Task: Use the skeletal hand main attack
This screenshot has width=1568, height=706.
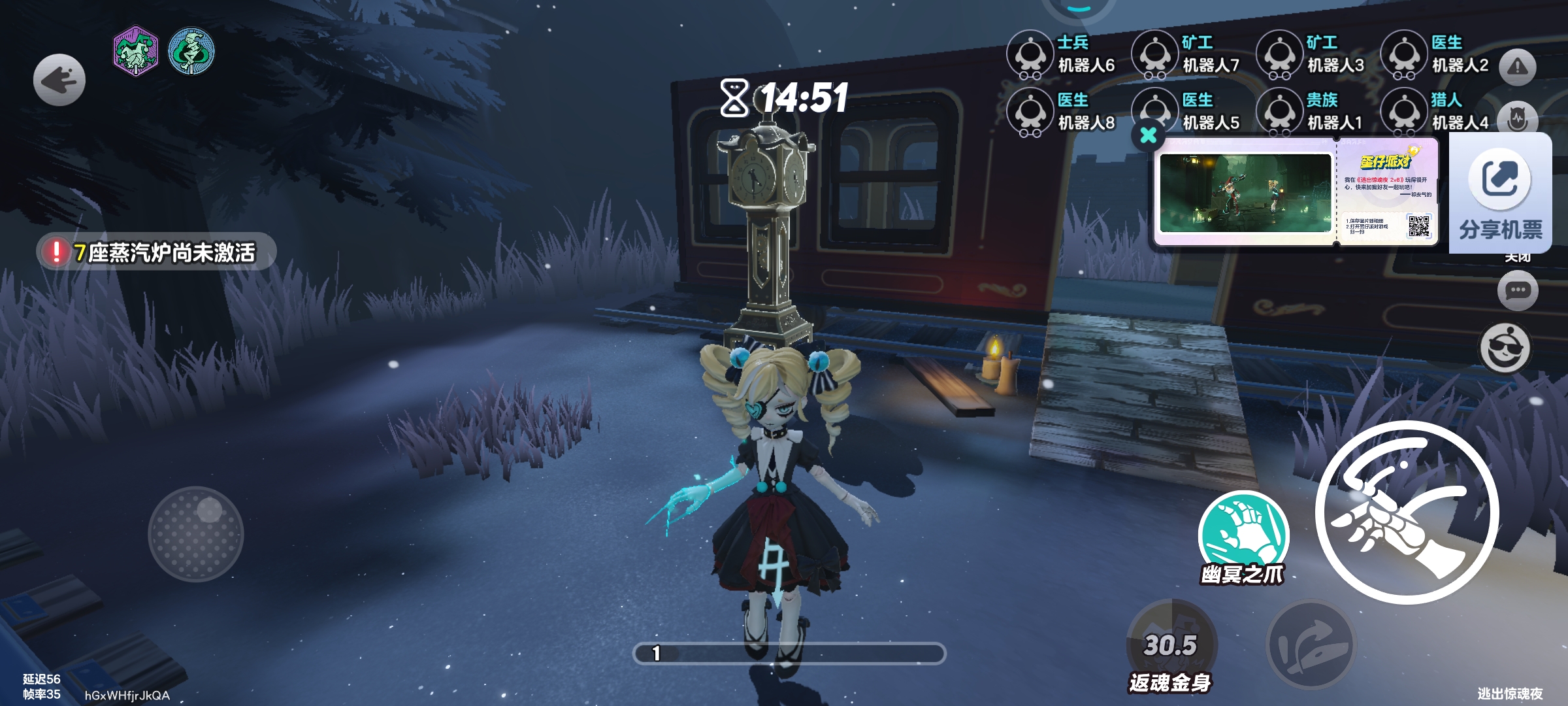Action: click(1407, 512)
